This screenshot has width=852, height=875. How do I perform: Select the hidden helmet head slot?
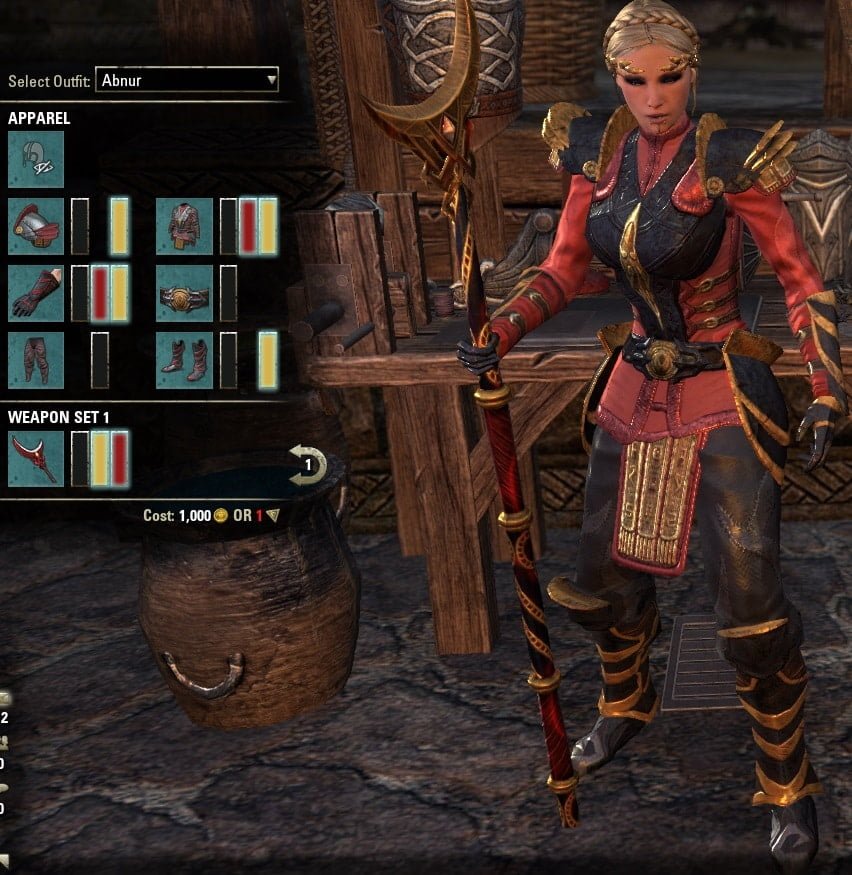point(36,159)
